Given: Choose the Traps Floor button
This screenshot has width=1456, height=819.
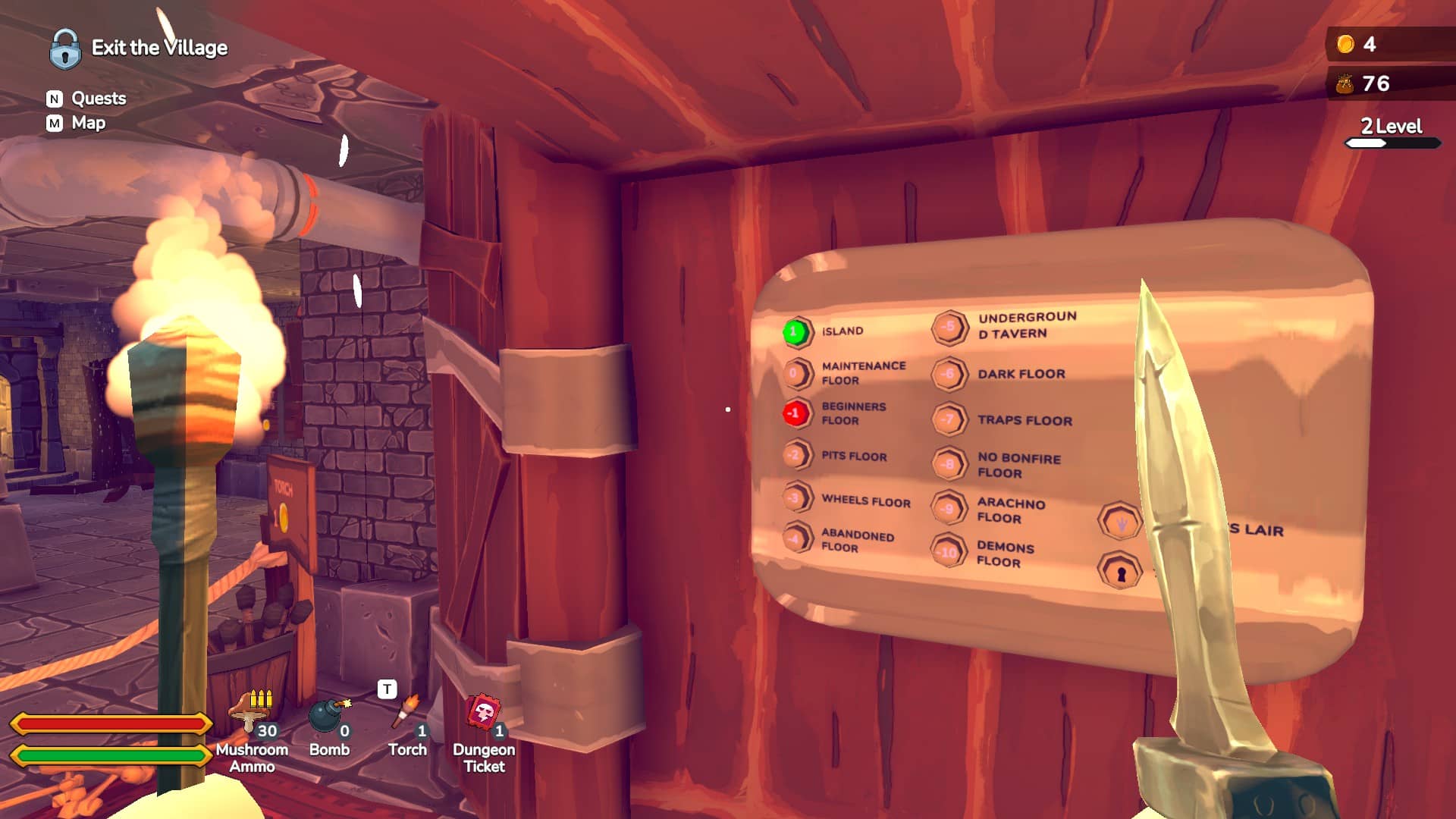Looking at the screenshot, I should pyautogui.click(x=949, y=419).
